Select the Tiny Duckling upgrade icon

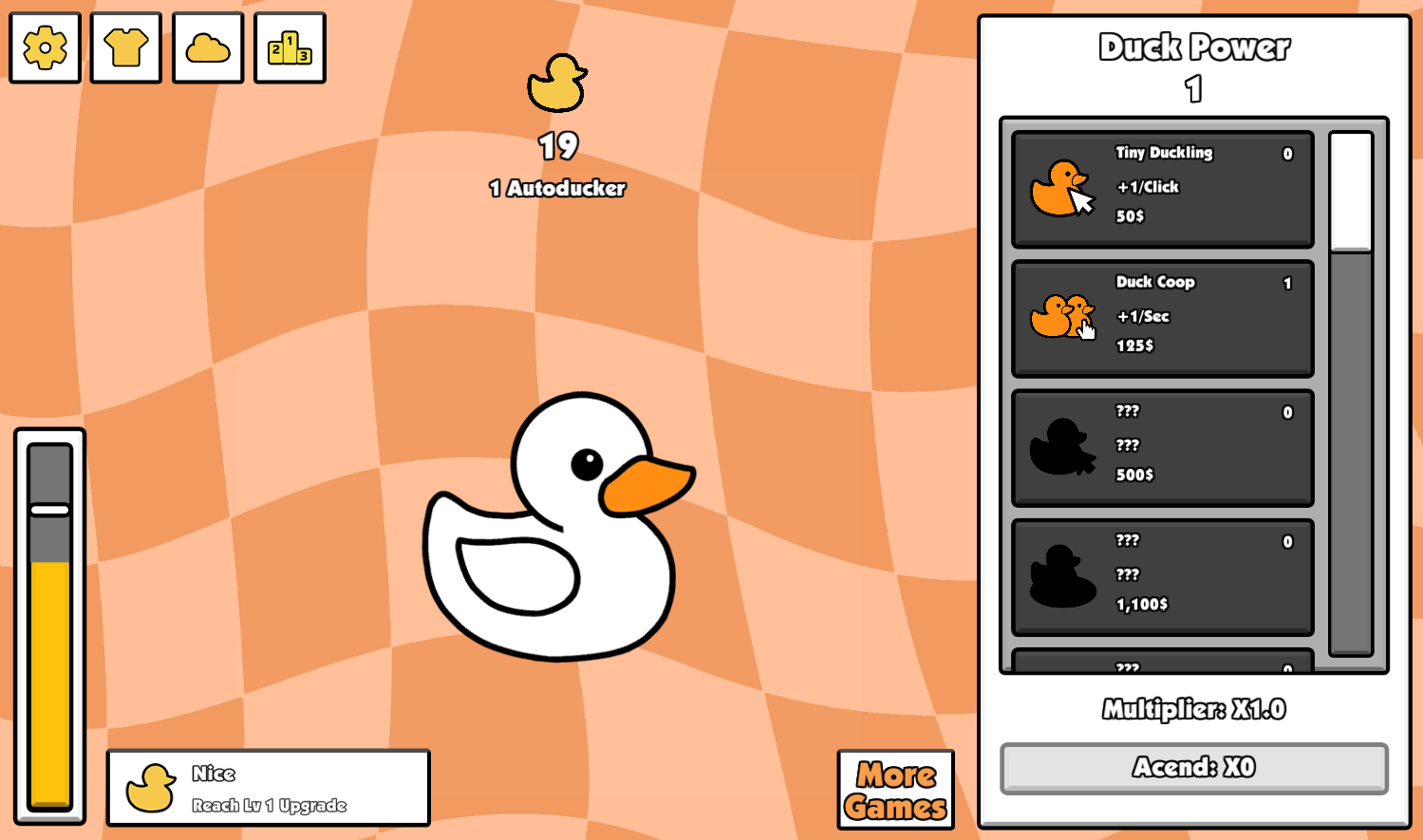[x=1063, y=188]
